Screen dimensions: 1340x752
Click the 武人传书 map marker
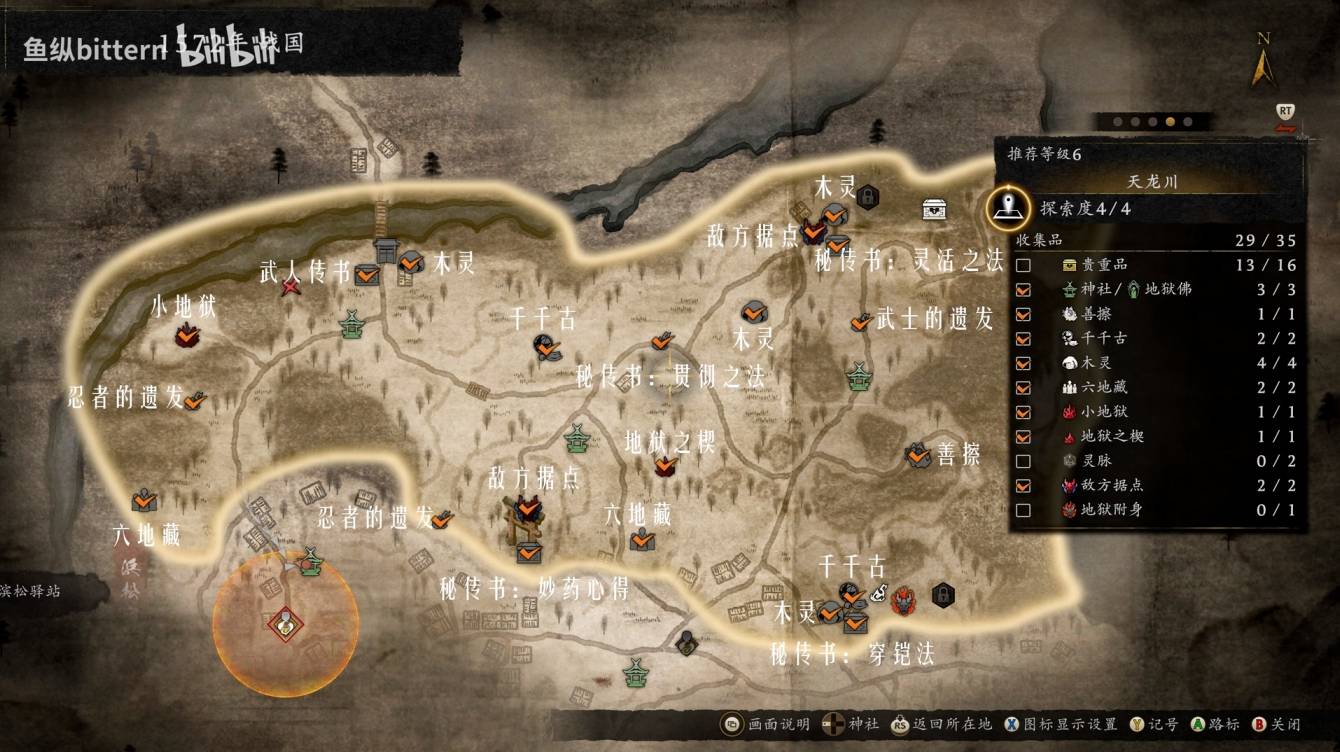click(x=367, y=273)
